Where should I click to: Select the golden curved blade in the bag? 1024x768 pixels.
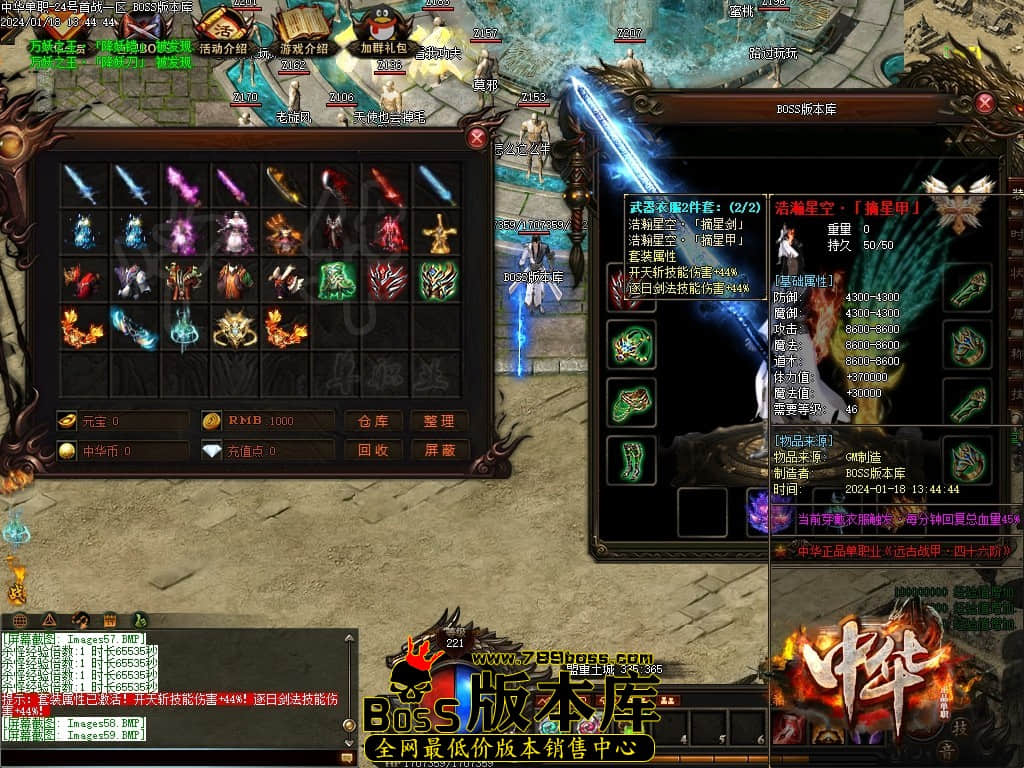(x=284, y=185)
